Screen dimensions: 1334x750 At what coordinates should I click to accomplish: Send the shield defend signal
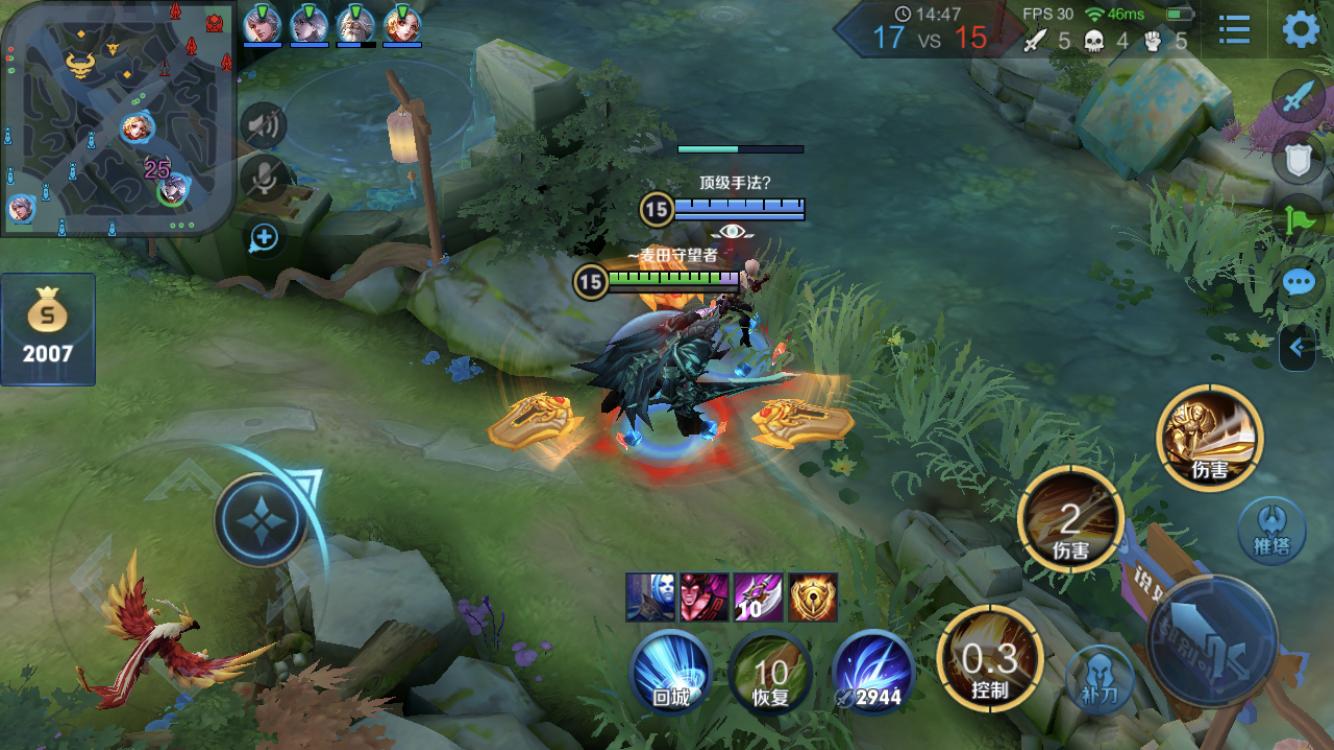1299,159
